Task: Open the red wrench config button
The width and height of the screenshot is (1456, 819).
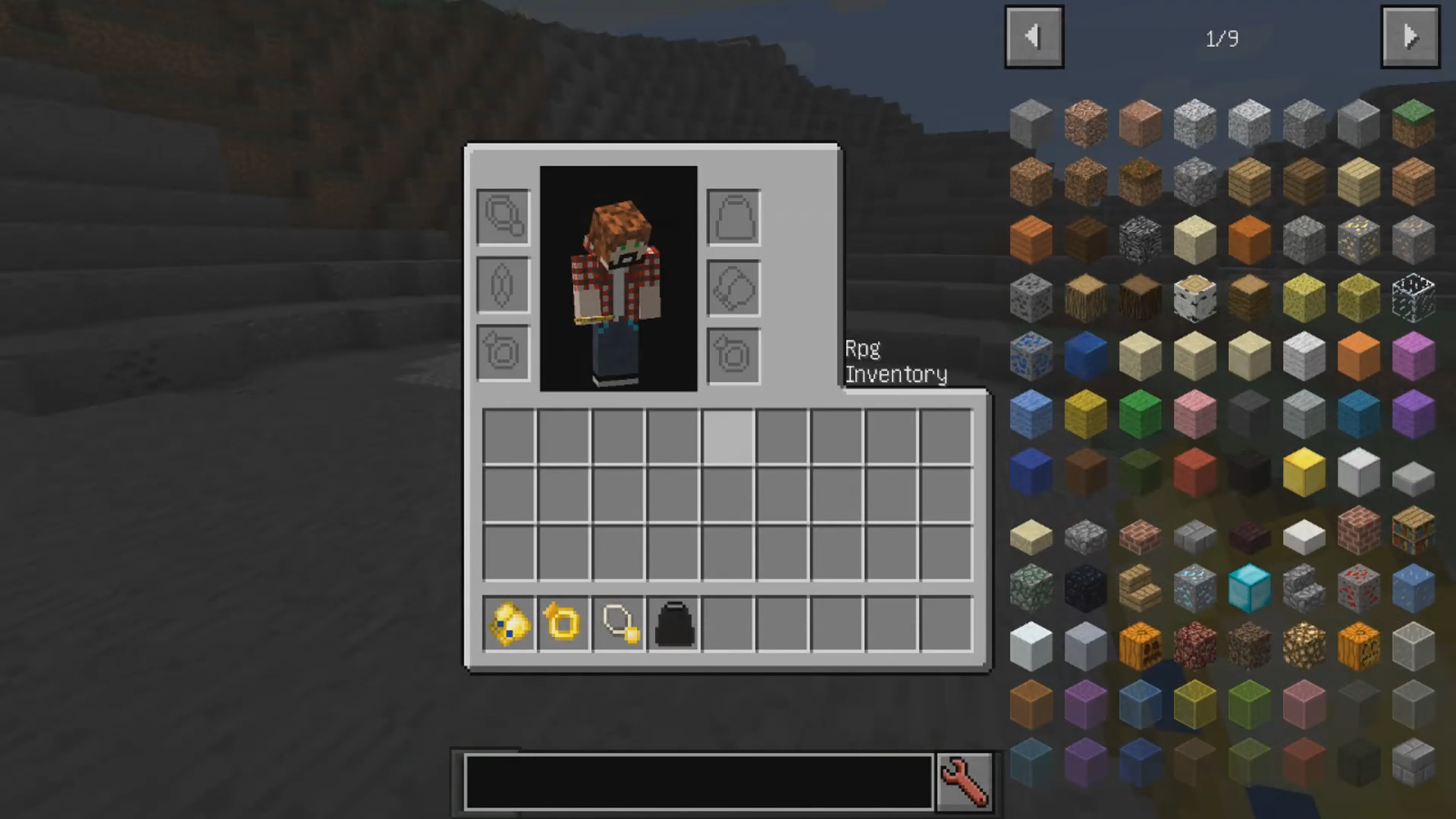Action: click(964, 781)
